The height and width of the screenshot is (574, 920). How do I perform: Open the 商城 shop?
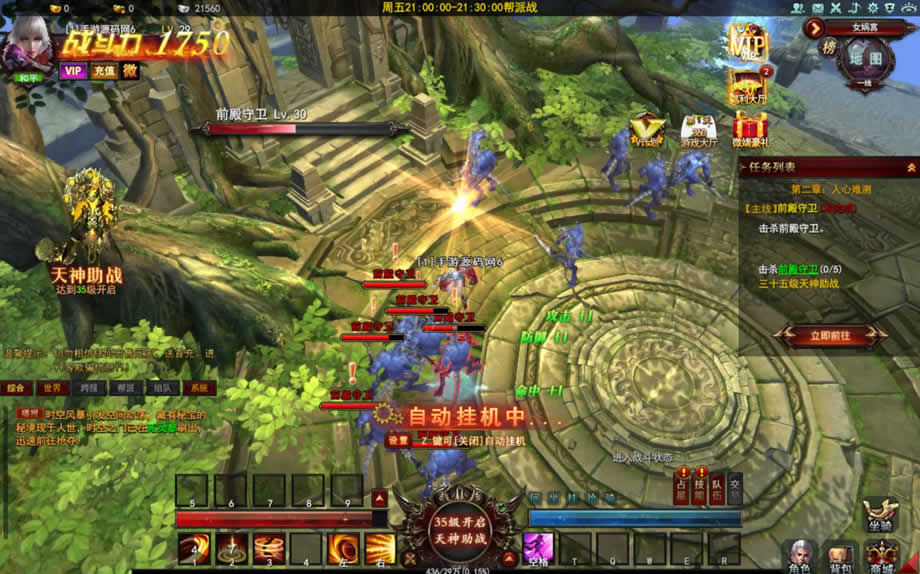click(x=882, y=555)
